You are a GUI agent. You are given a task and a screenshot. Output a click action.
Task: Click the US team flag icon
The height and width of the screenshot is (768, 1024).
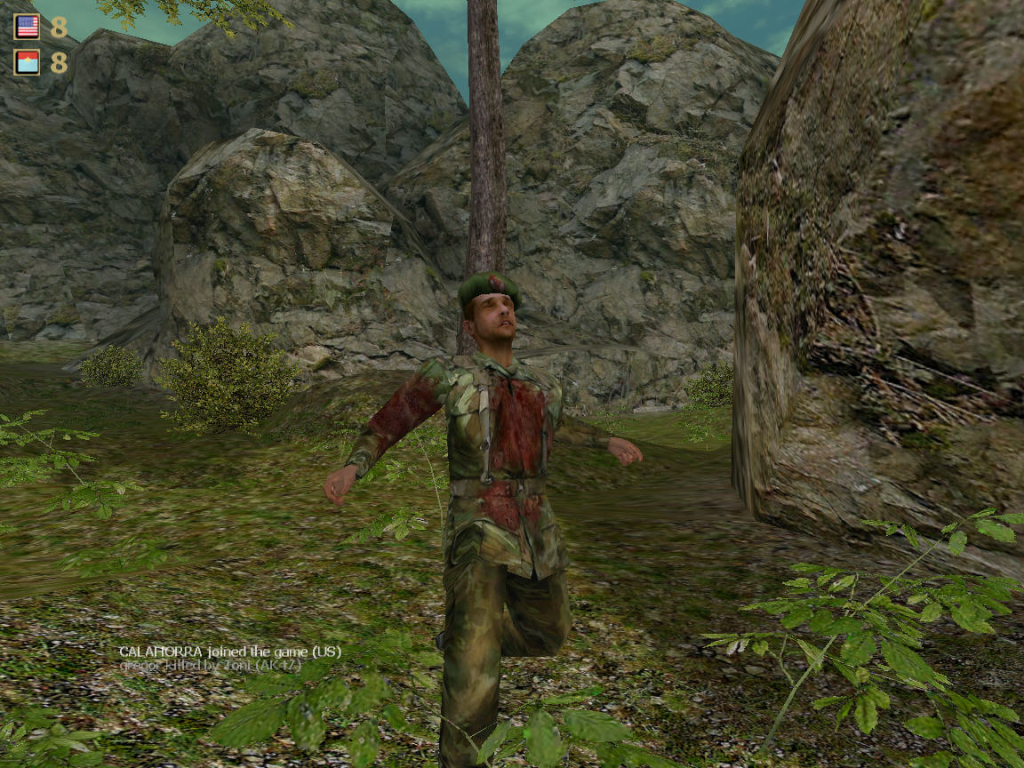pyautogui.click(x=27, y=27)
